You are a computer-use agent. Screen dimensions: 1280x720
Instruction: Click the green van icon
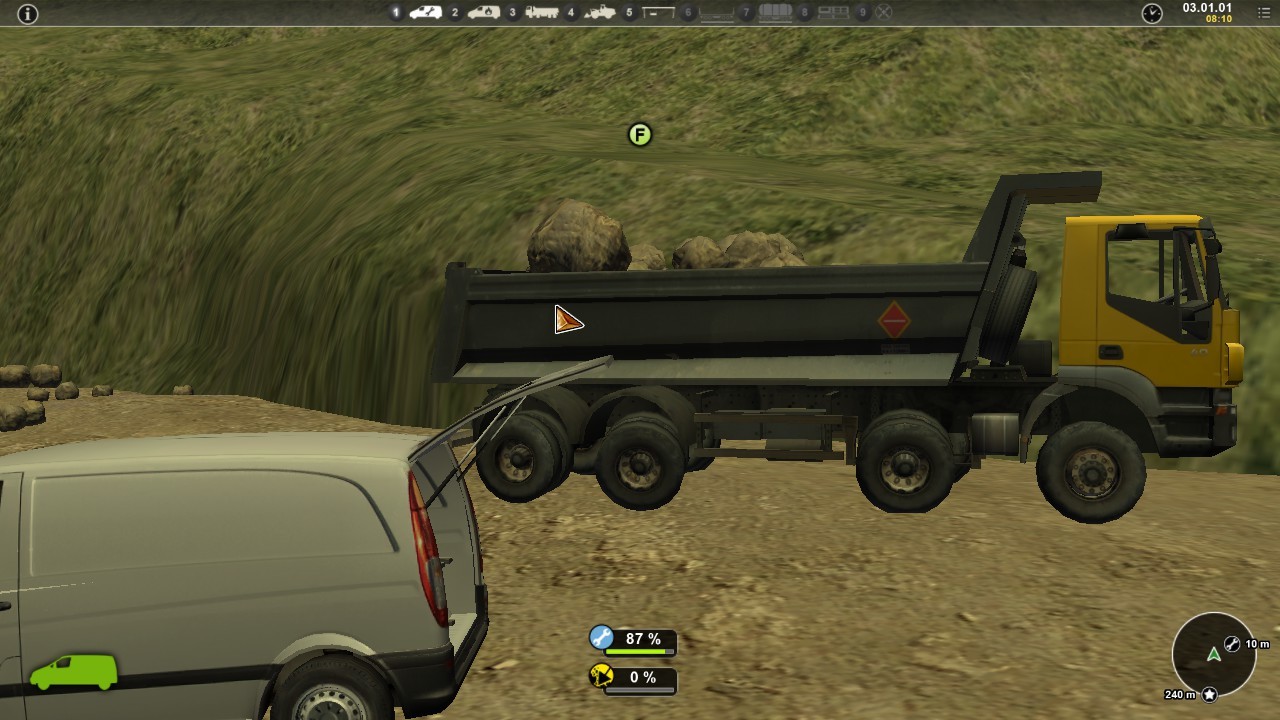point(73,672)
